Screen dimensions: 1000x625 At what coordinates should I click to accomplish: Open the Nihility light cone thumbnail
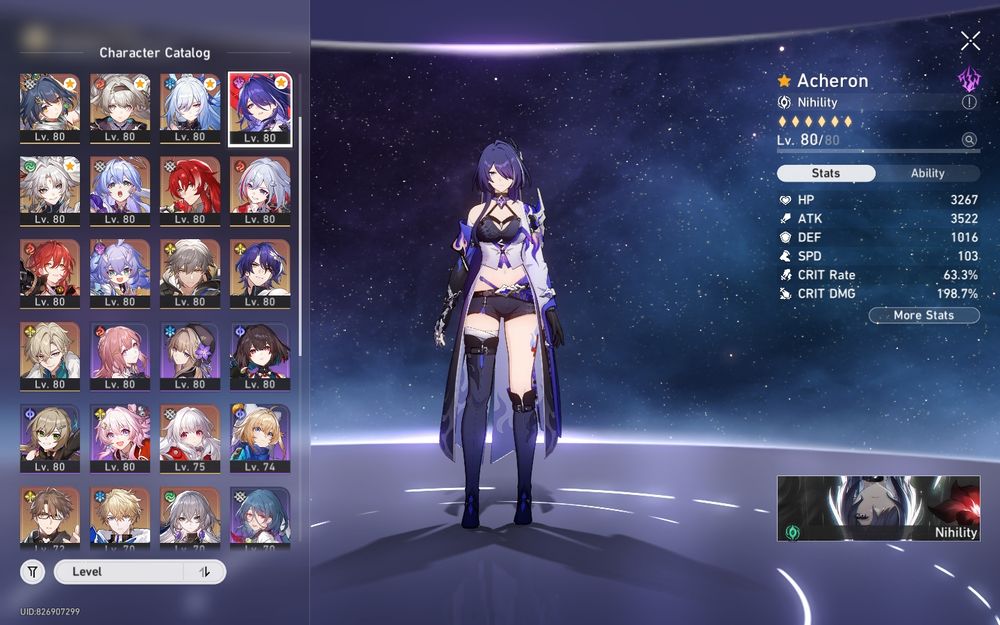point(878,508)
